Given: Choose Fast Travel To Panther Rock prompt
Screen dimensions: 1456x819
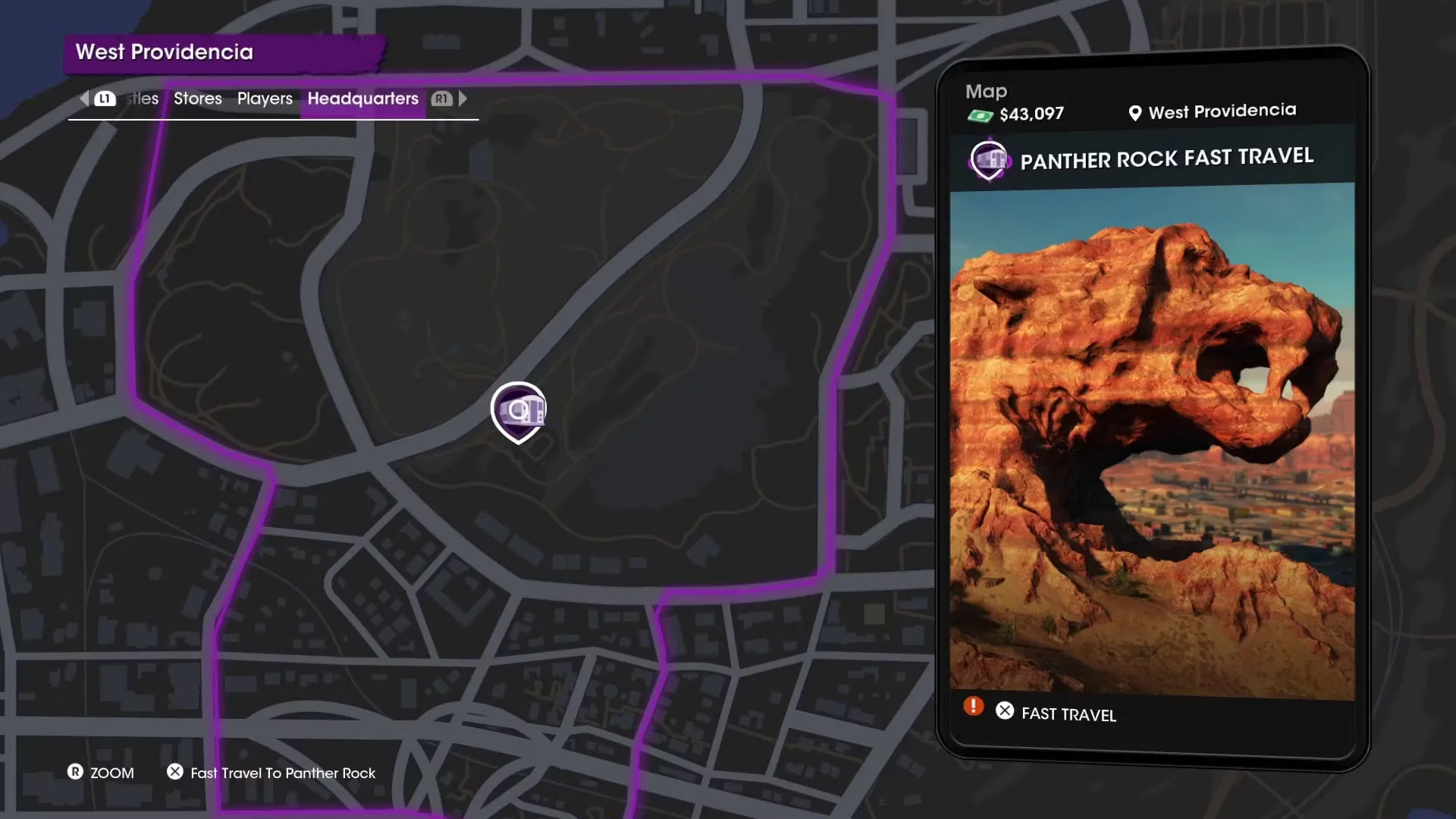Looking at the screenshot, I should click(282, 773).
